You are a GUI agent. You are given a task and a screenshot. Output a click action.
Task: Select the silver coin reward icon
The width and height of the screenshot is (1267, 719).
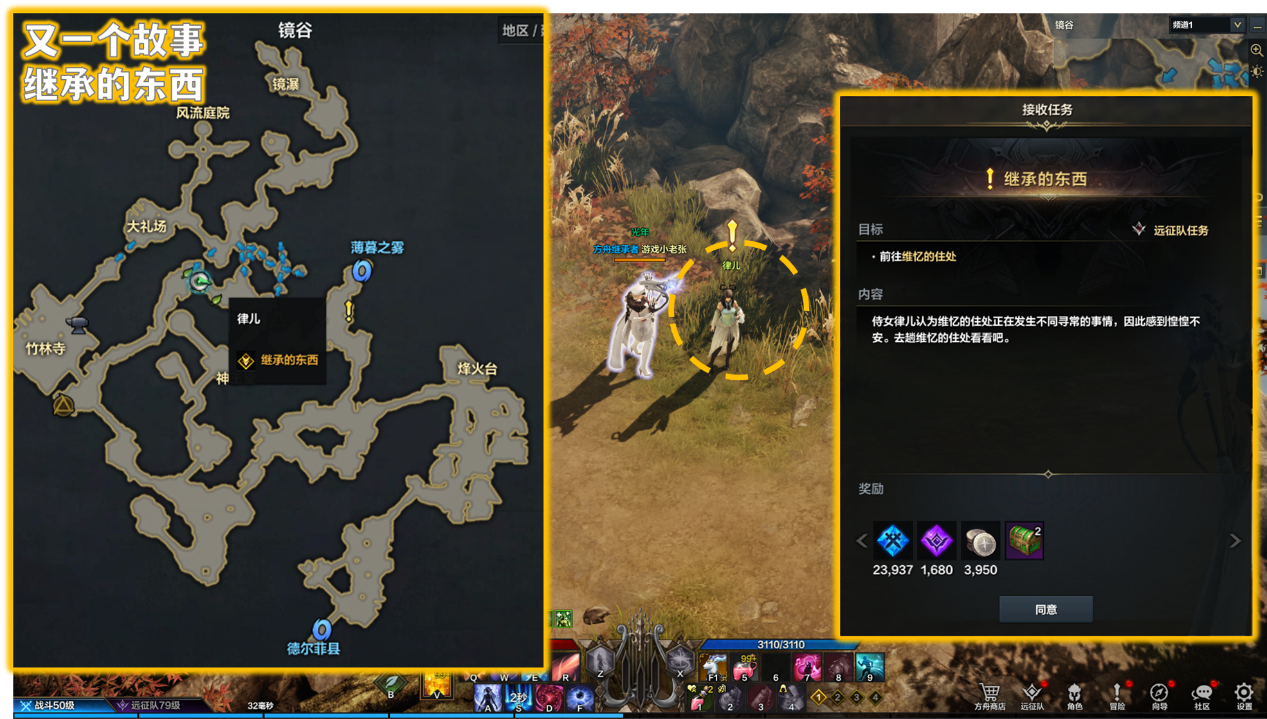[980, 541]
